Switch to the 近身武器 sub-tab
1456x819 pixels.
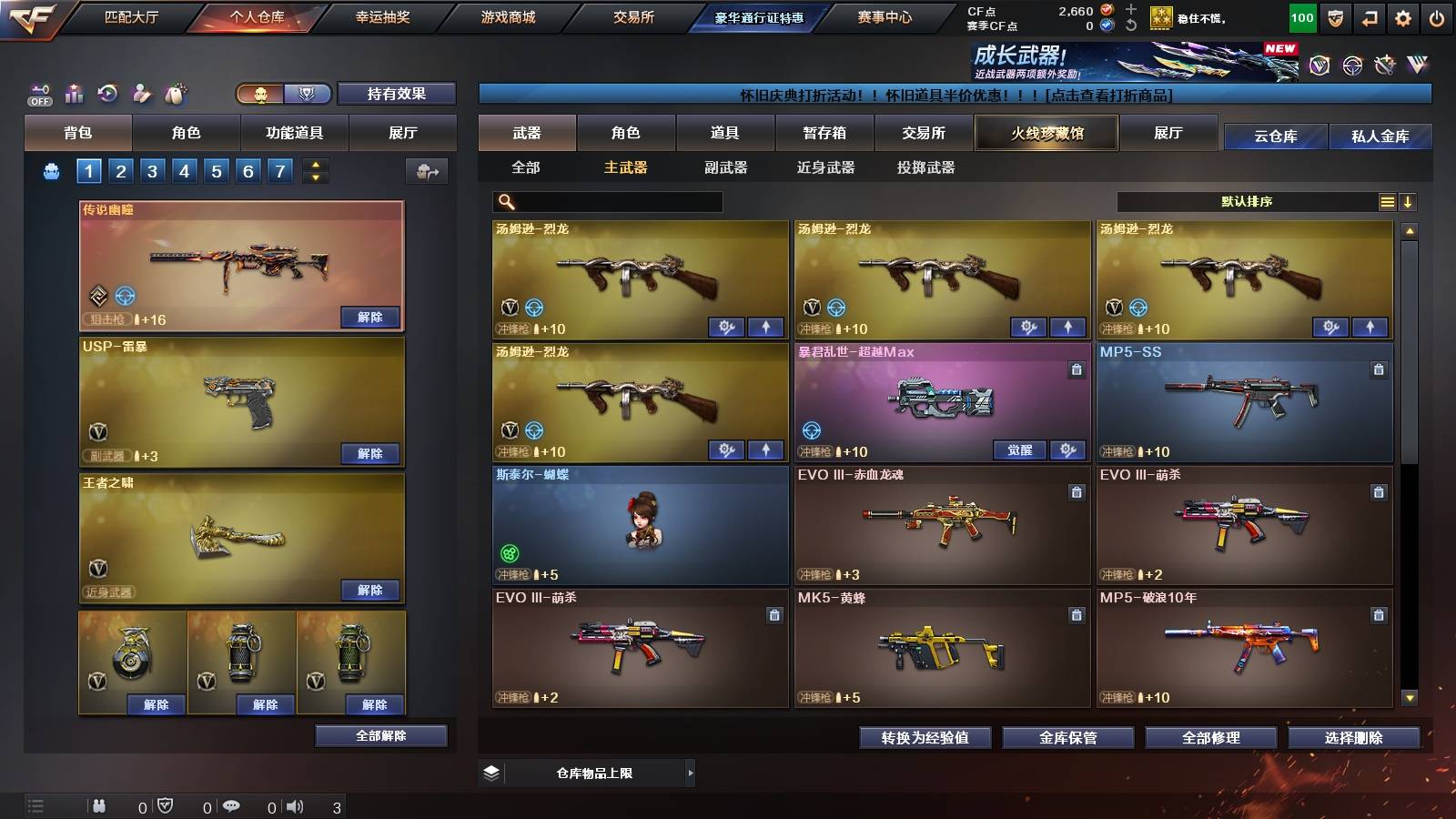pos(826,168)
